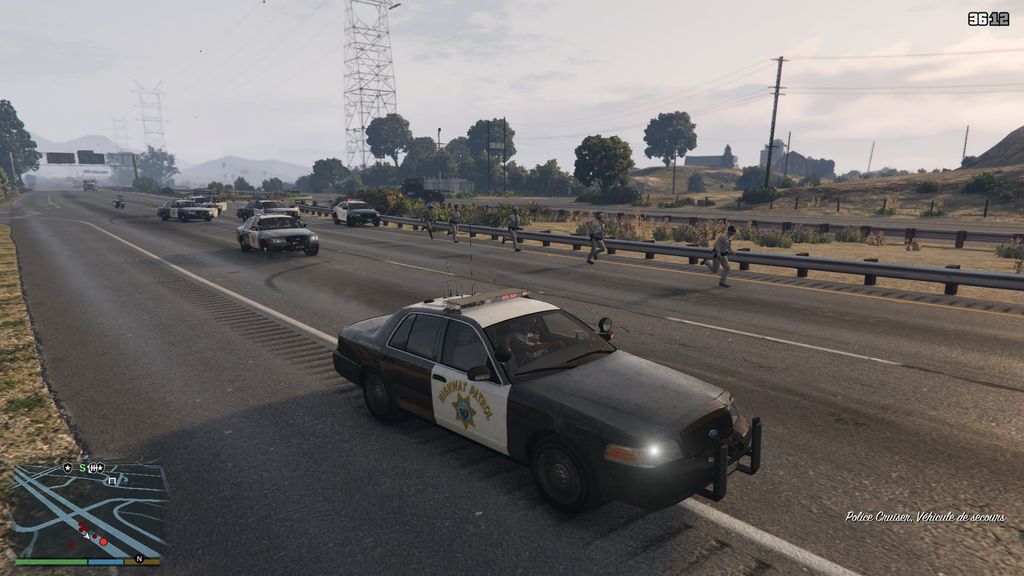The height and width of the screenshot is (576, 1024).
Task: Select the green S blip on minimap
Action: click(x=82, y=468)
